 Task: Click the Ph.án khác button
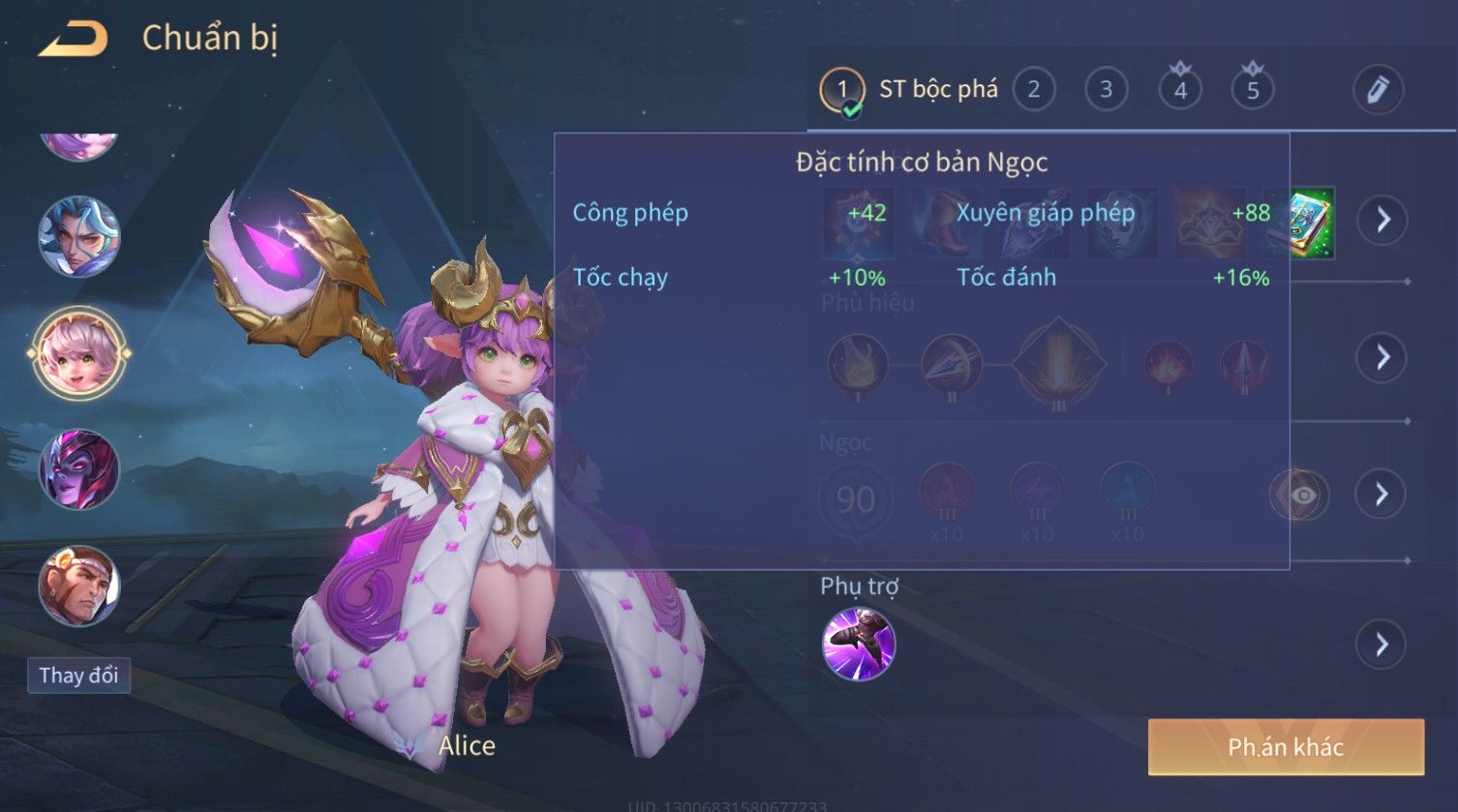(x=1285, y=747)
